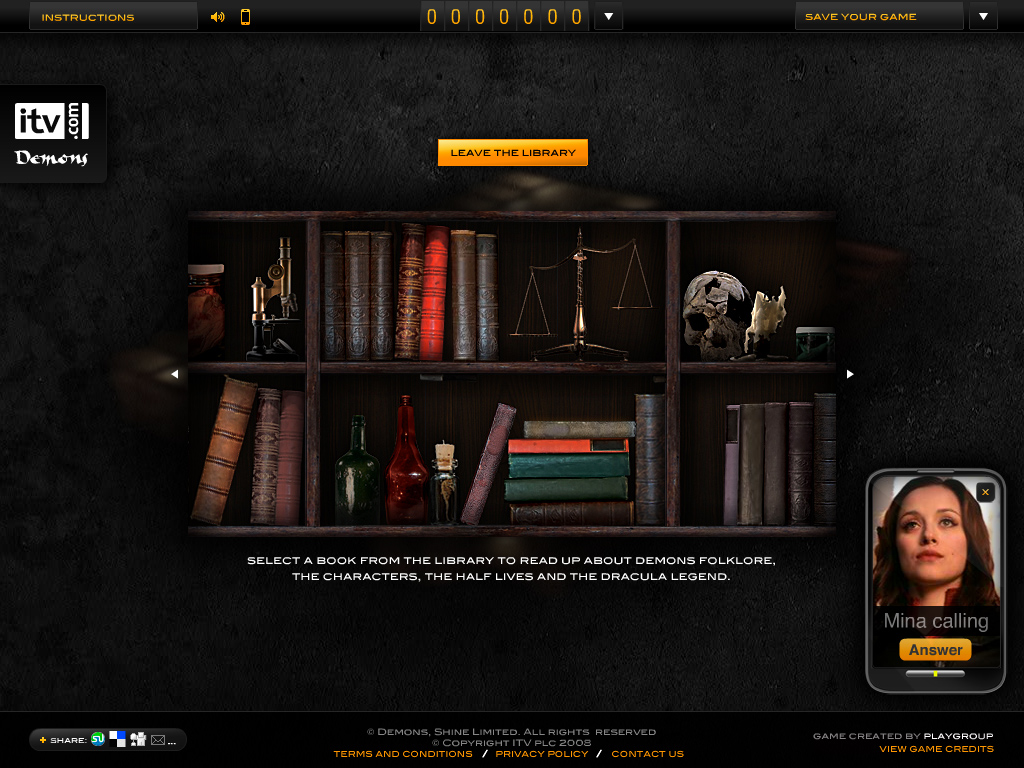1024x768 pixels.
Task: Follow the Contact Us link
Action: (647, 754)
